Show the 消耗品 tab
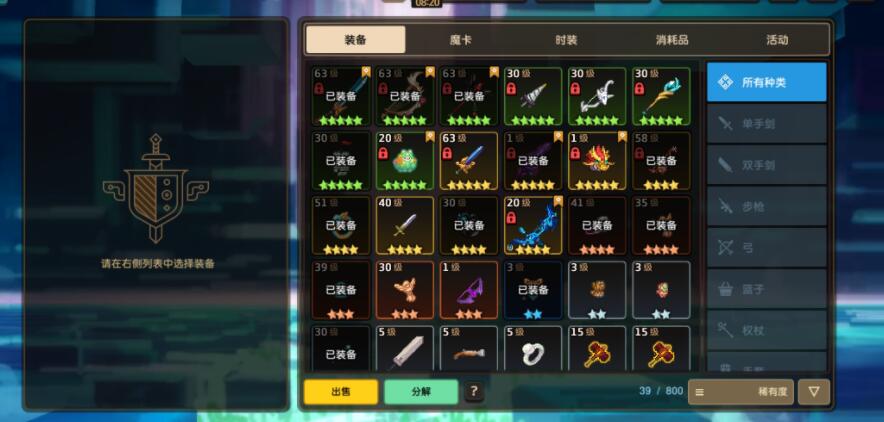884x422 pixels. click(672, 40)
